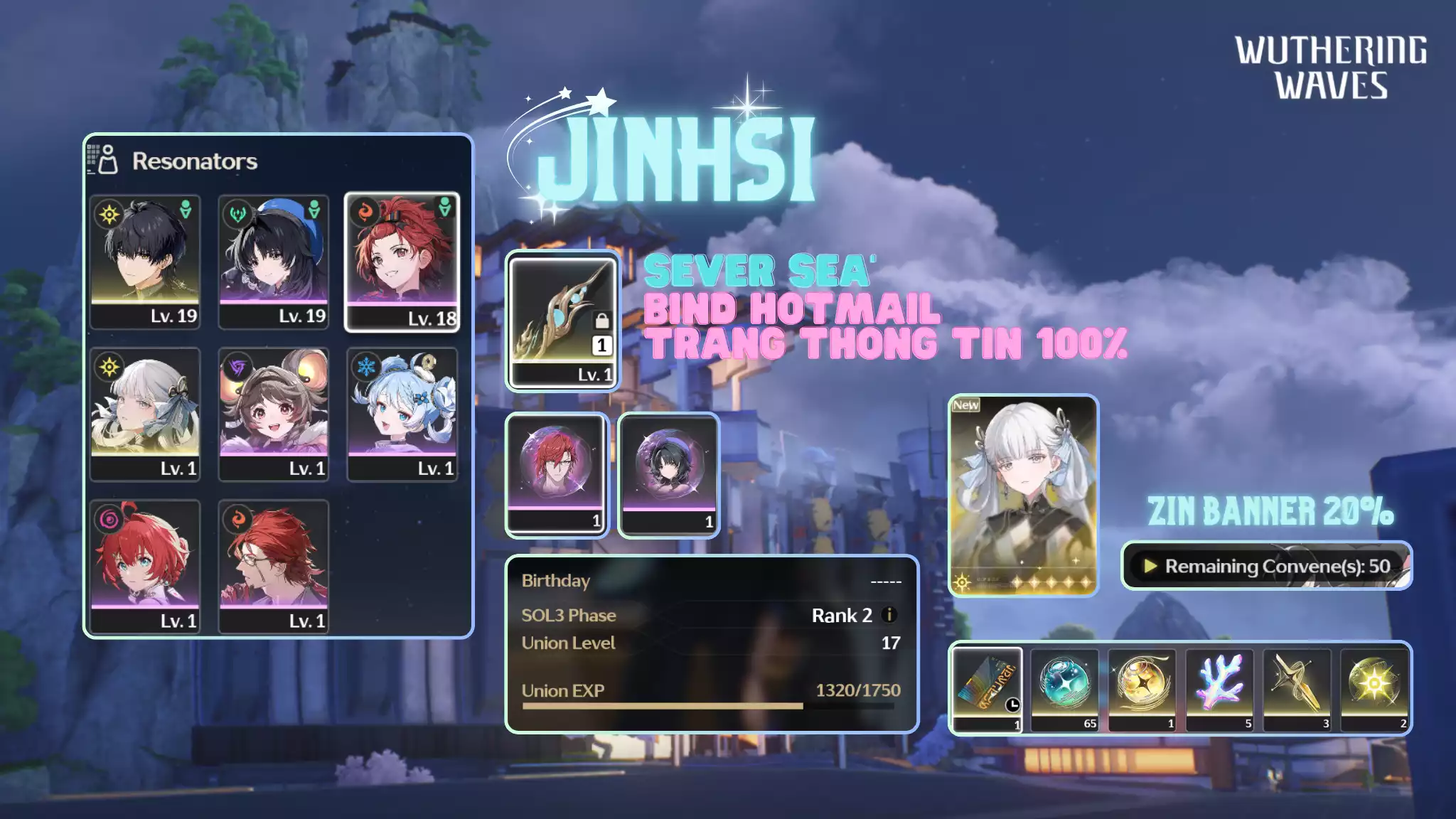Screen dimensions: 1456x819
Task: Select the Lv. 1 brown-haired resonator with hair buns
Action: pyautogui.click(x=274, y=414)
